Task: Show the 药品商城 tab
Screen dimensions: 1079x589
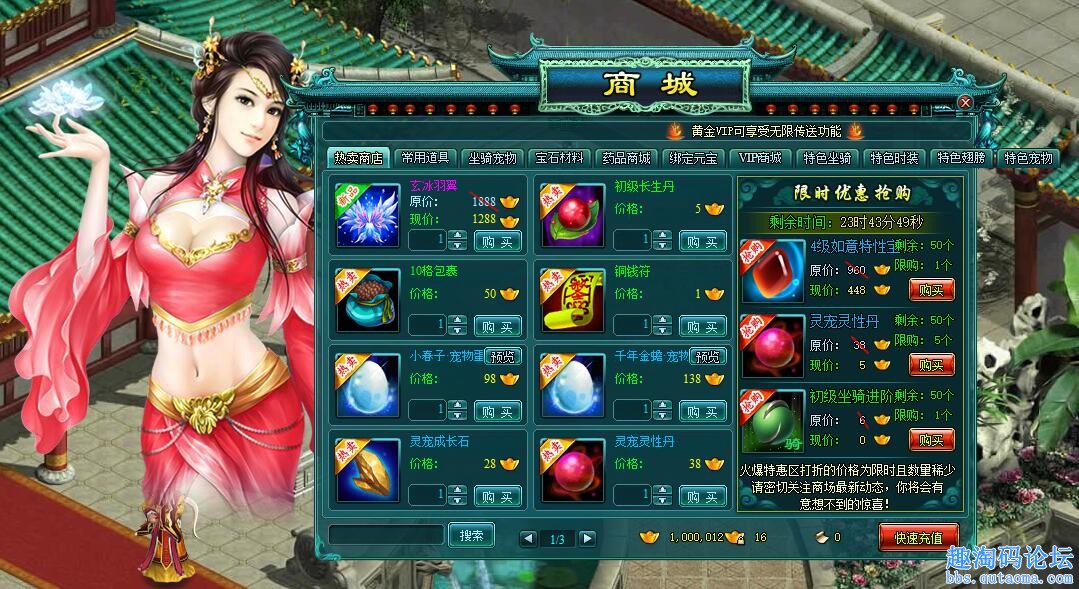Action: (626, 158)
